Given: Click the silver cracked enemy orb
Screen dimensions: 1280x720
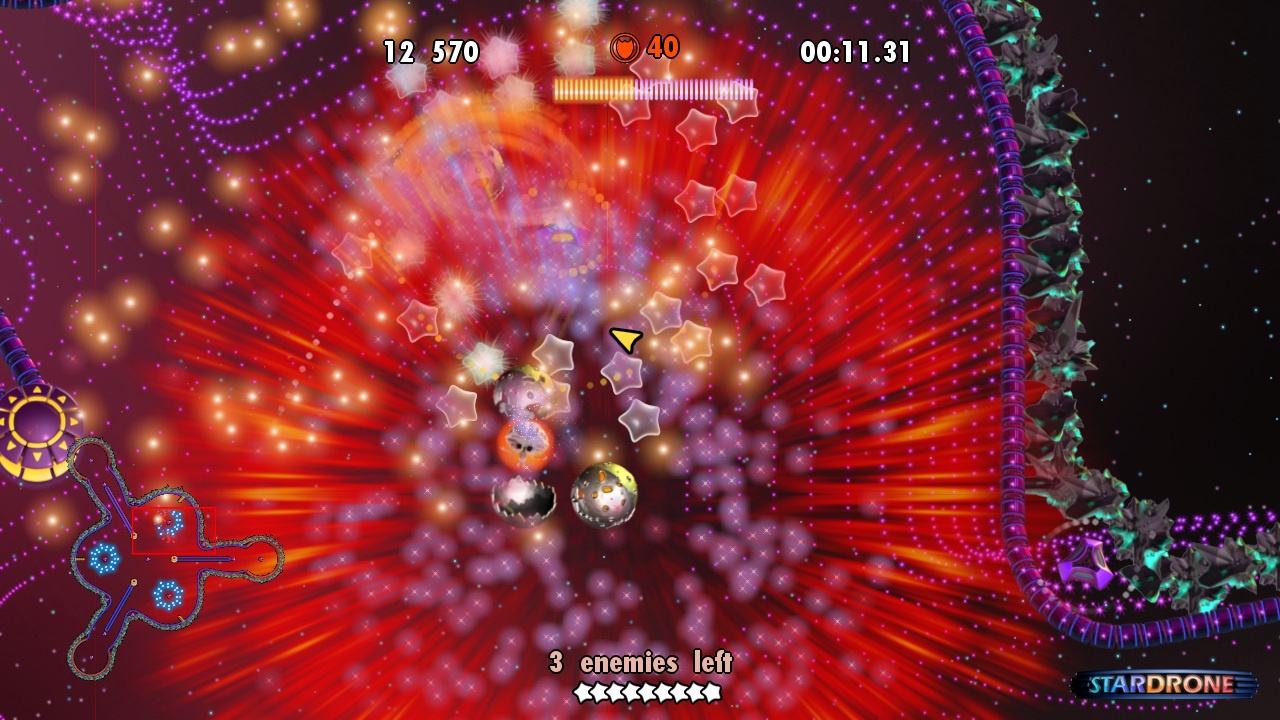Looking at the screenshot, I should 523,497.
